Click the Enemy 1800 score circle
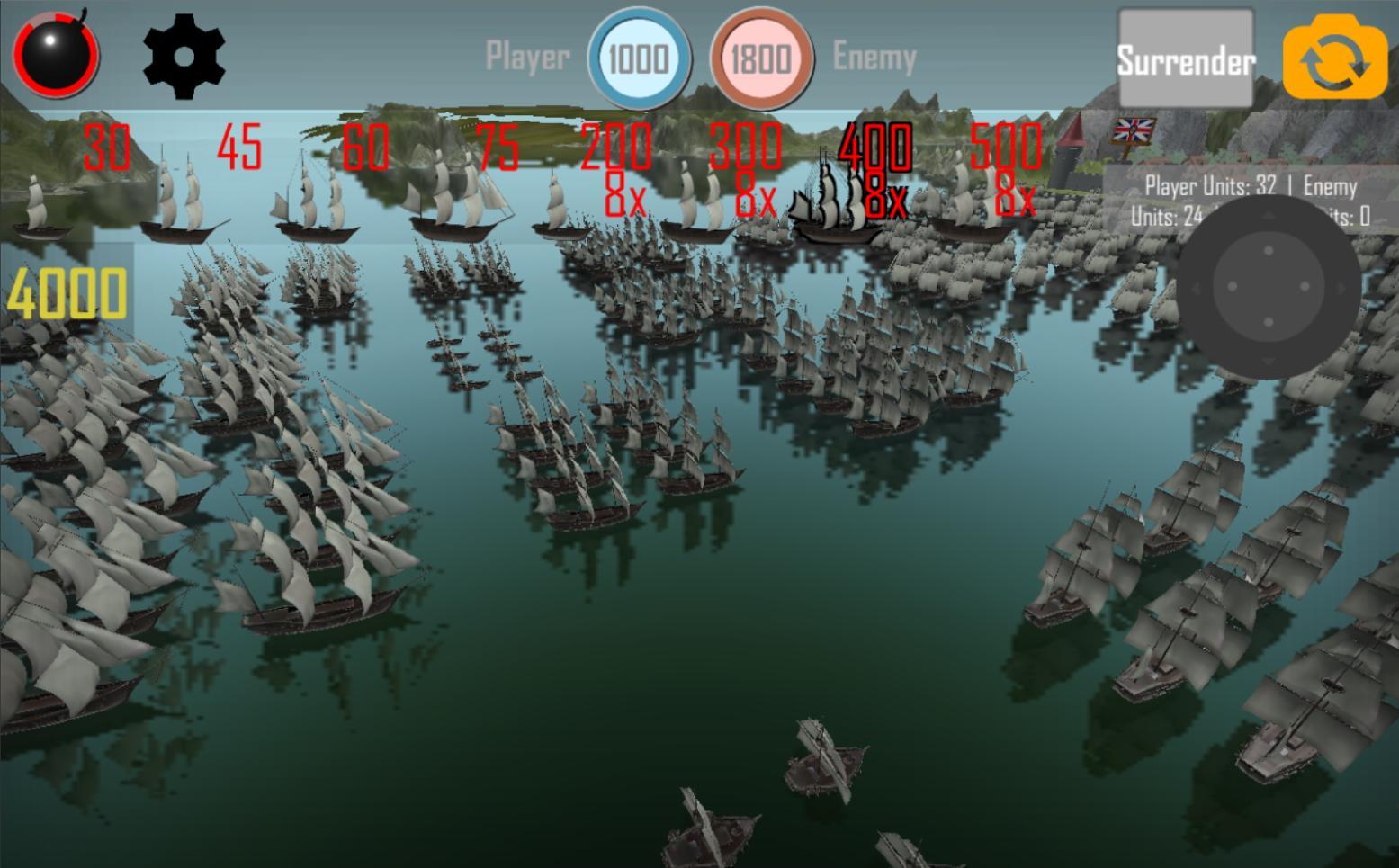1399x868 pixels. point(760,57)
